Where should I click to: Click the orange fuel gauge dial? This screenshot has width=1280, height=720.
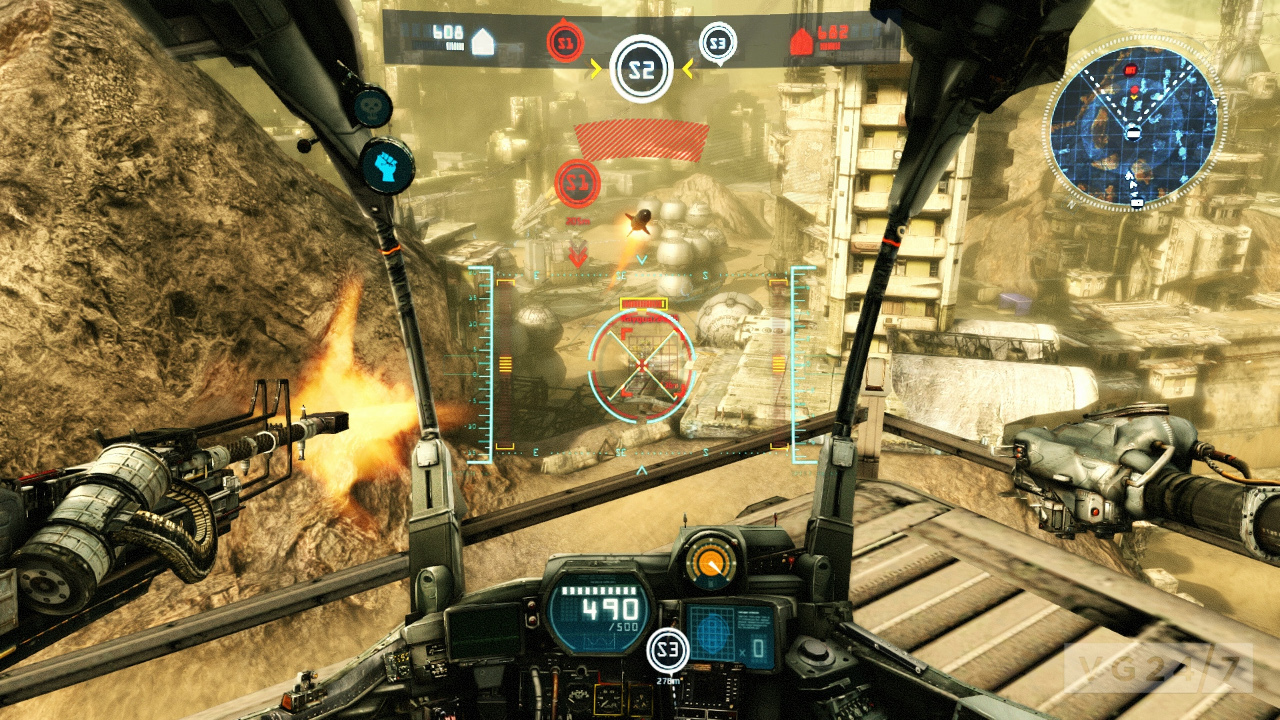pos(712,560)
